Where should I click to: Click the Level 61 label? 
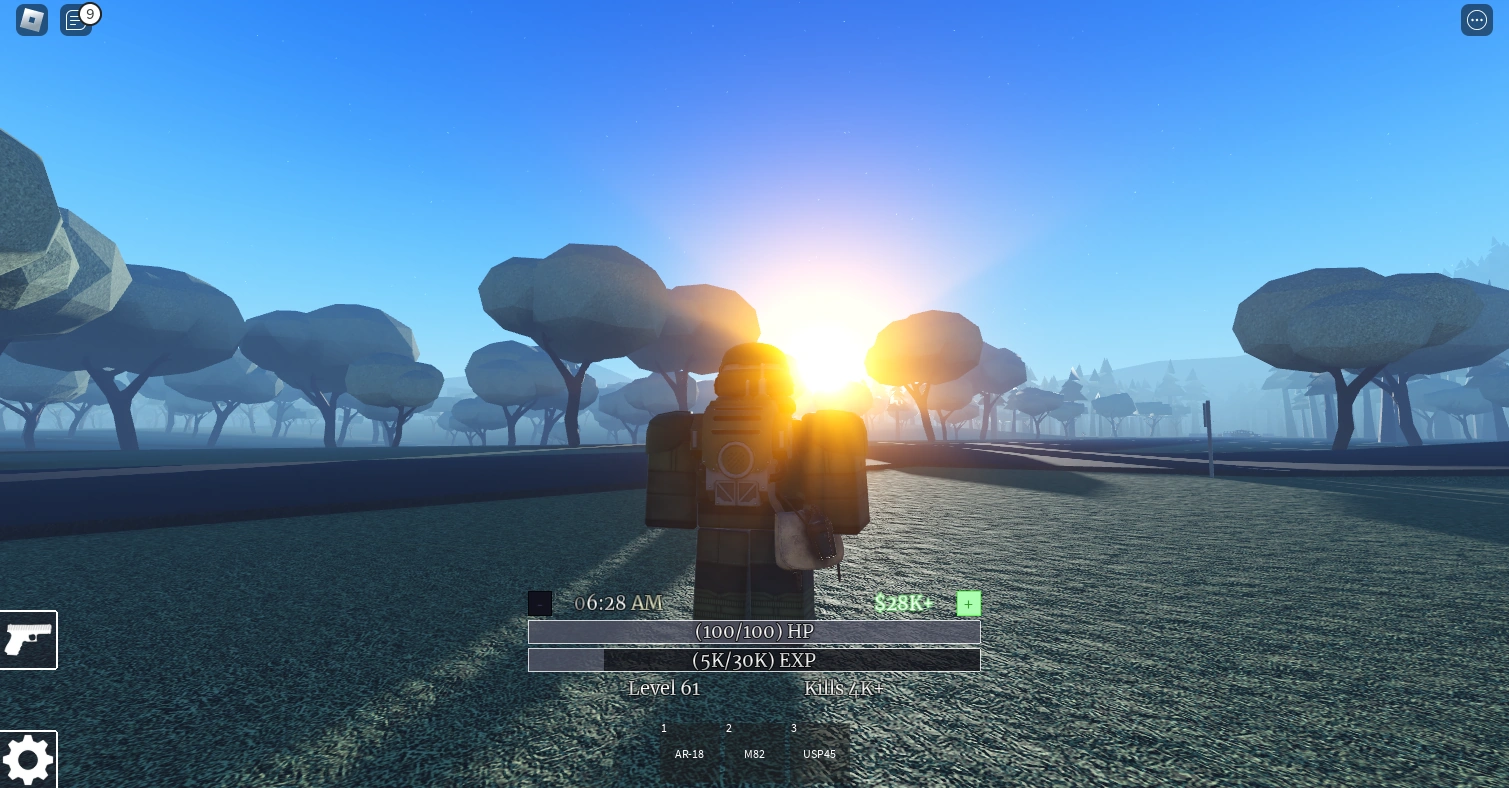point(664,688)
